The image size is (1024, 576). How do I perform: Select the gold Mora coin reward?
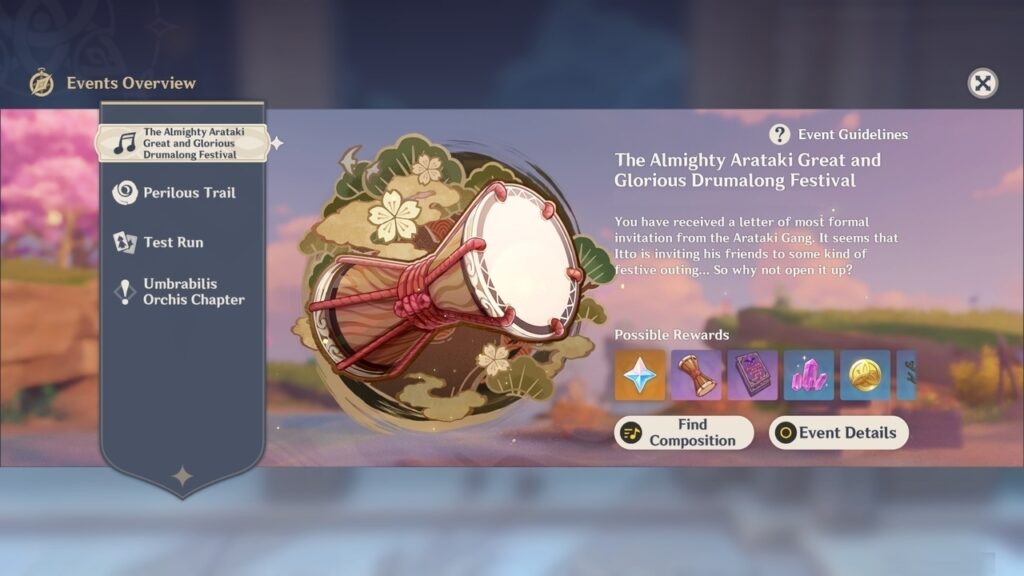click(x=865, y=375)
